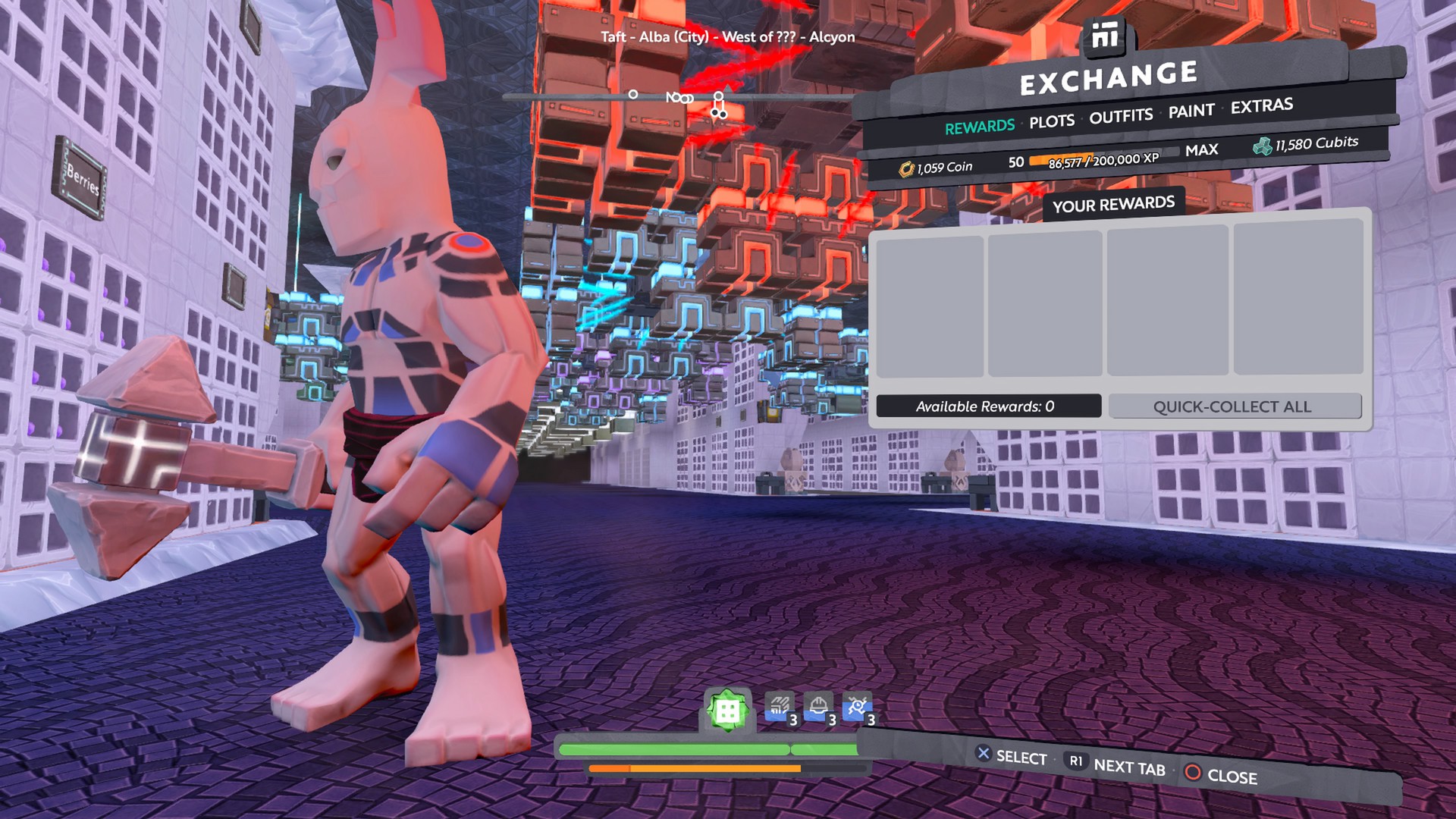Image resolution: width=1456 pixels, height=819 pixels.
Task: Select the green dice hotbar slot
Action: pos(727,711)
